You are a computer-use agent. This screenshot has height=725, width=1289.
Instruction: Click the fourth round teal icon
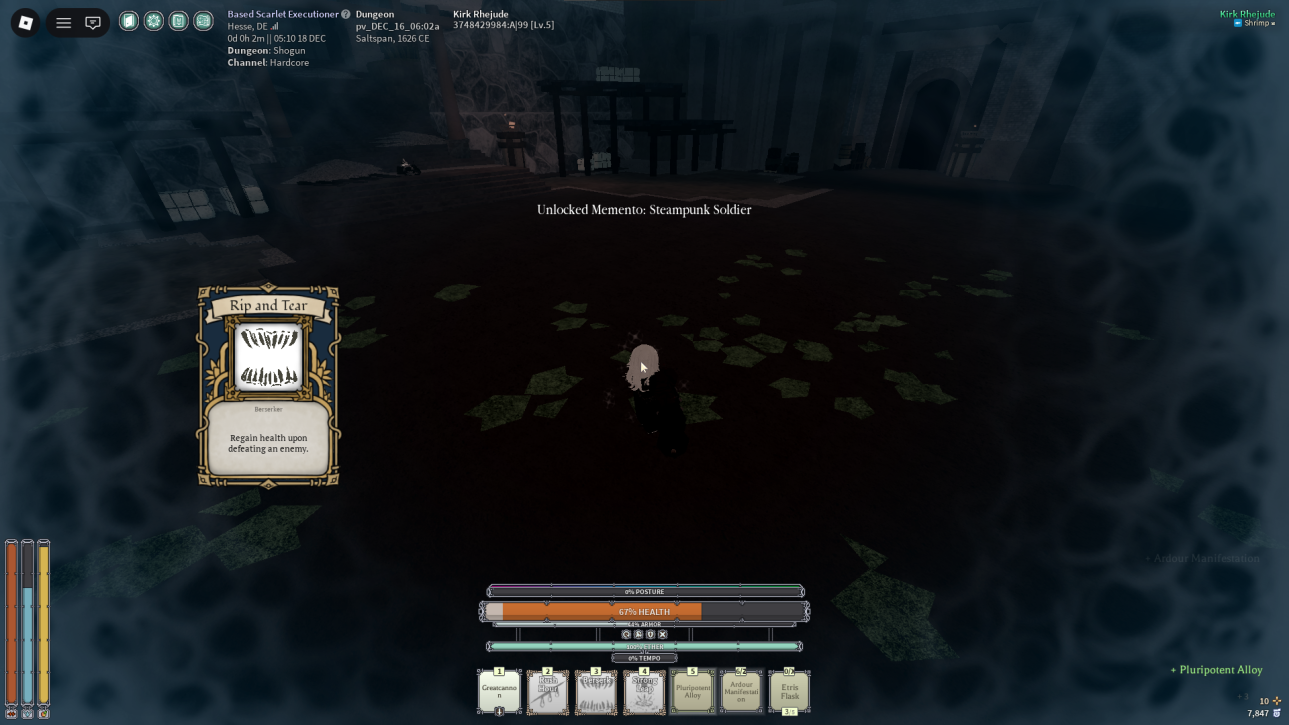203,21
